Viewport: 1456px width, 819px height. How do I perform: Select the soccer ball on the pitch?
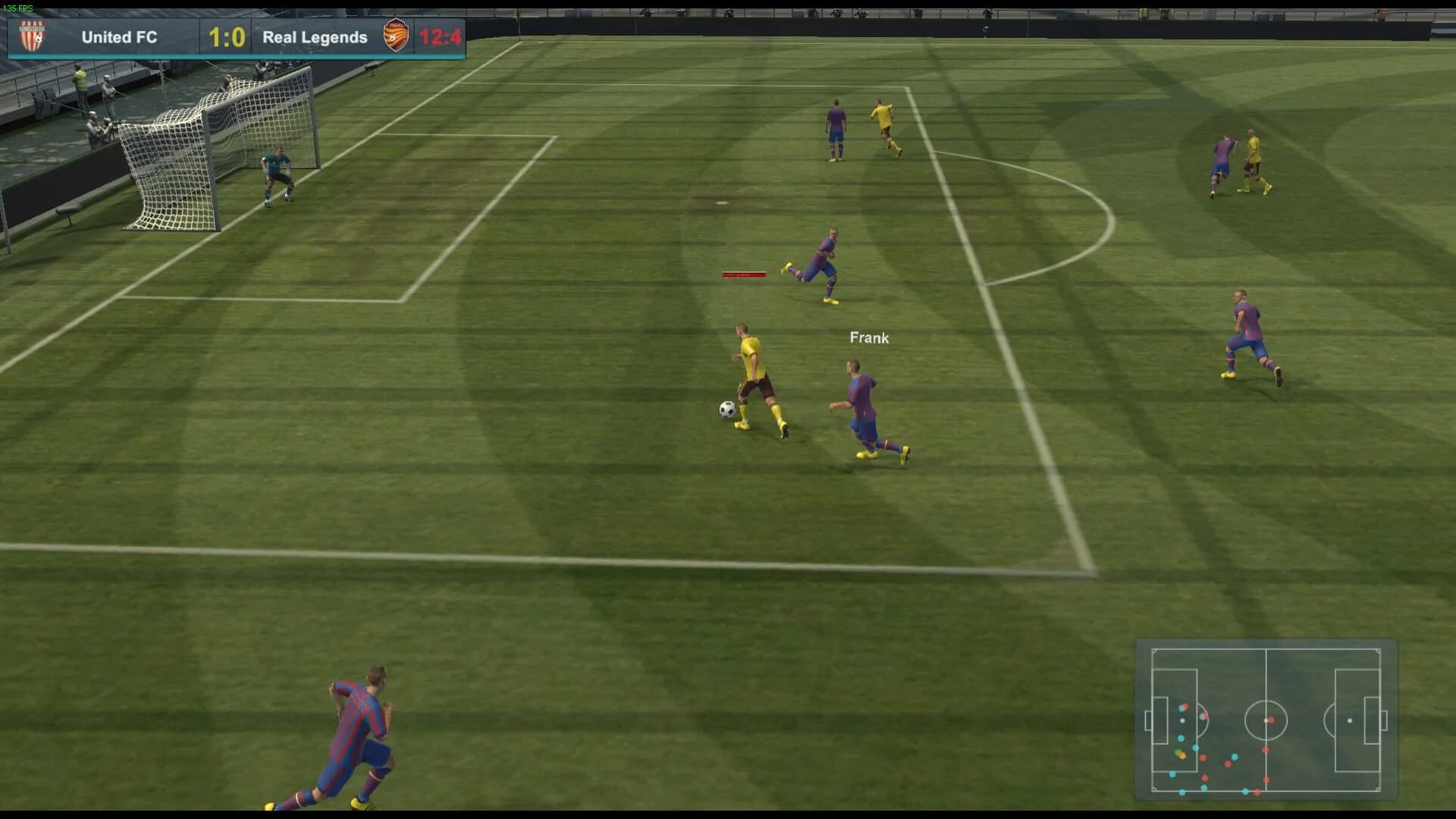tap(726, 410)
